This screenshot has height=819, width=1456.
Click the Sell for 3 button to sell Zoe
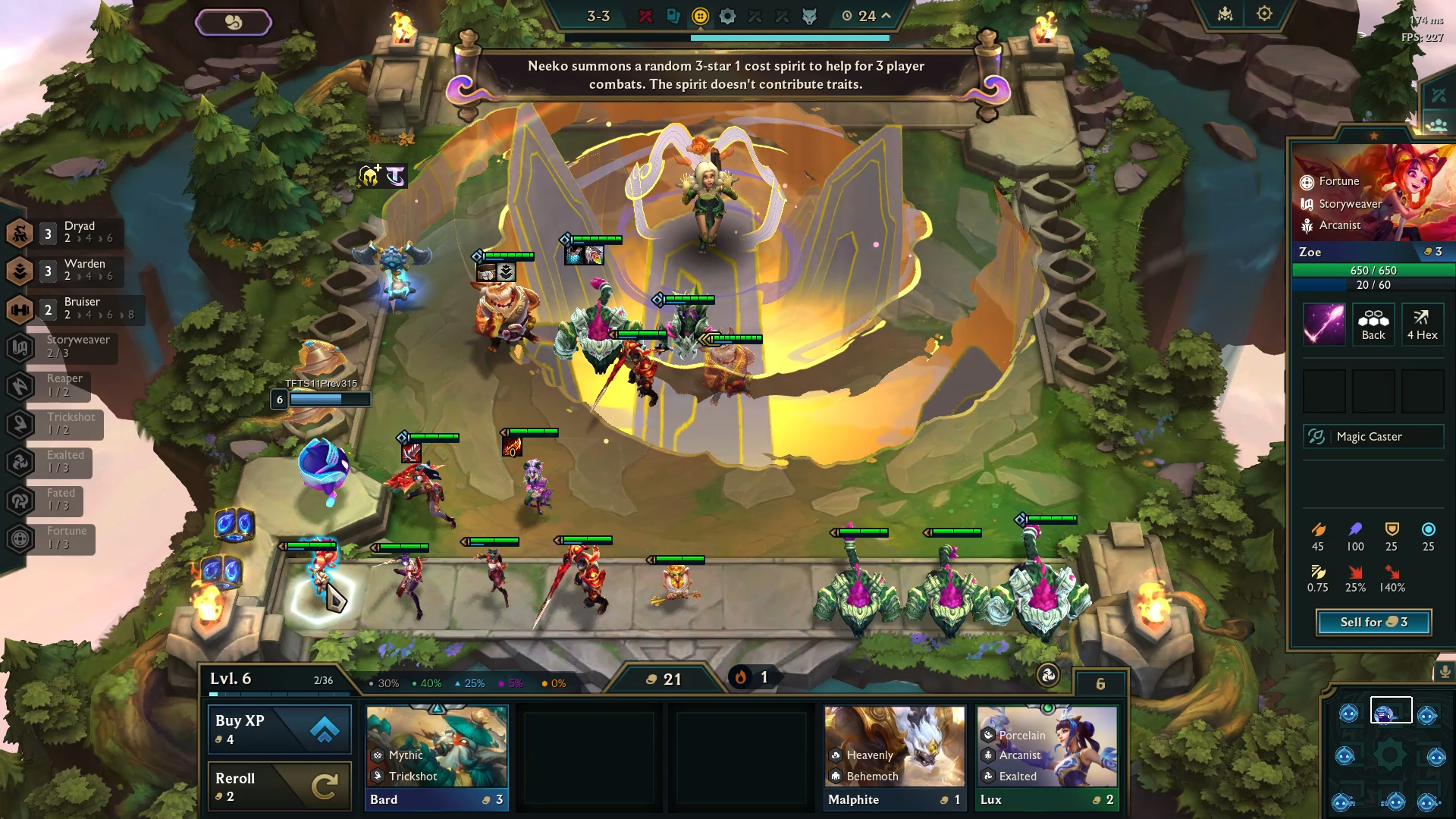pyautogui.click(x=1373, y=622)
